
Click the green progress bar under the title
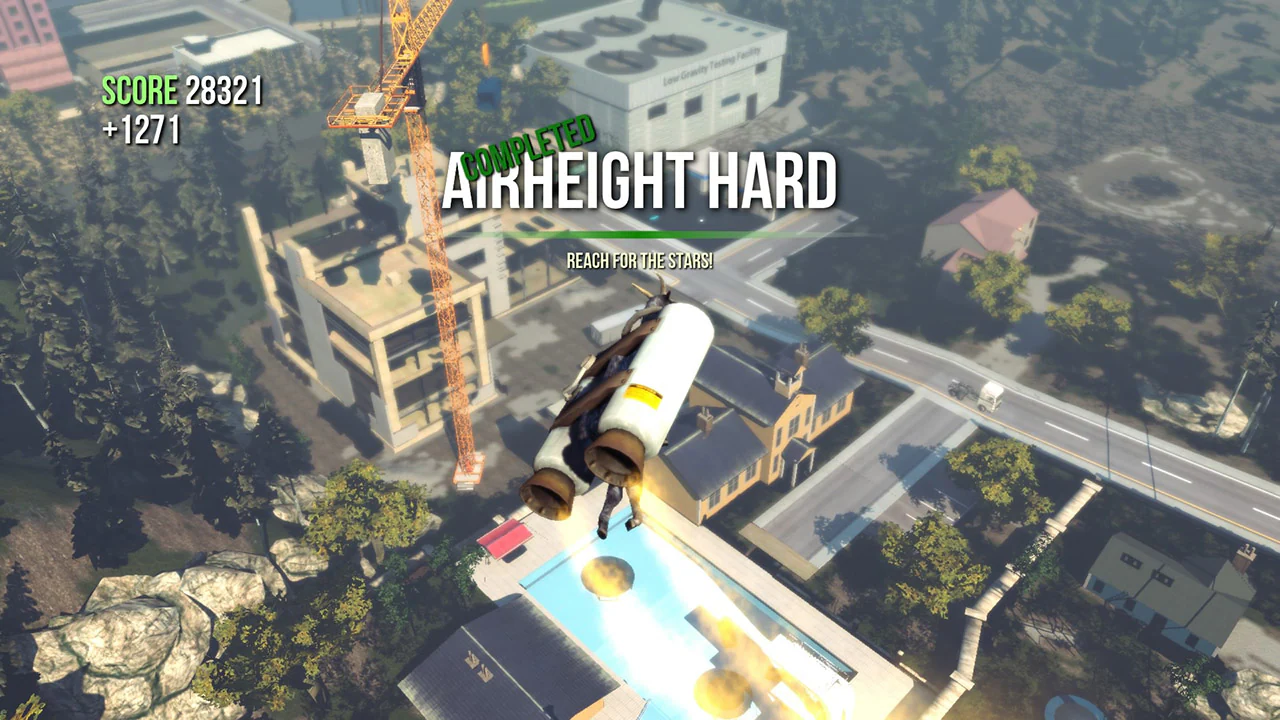pyautogui.click(x=640, y=232)
